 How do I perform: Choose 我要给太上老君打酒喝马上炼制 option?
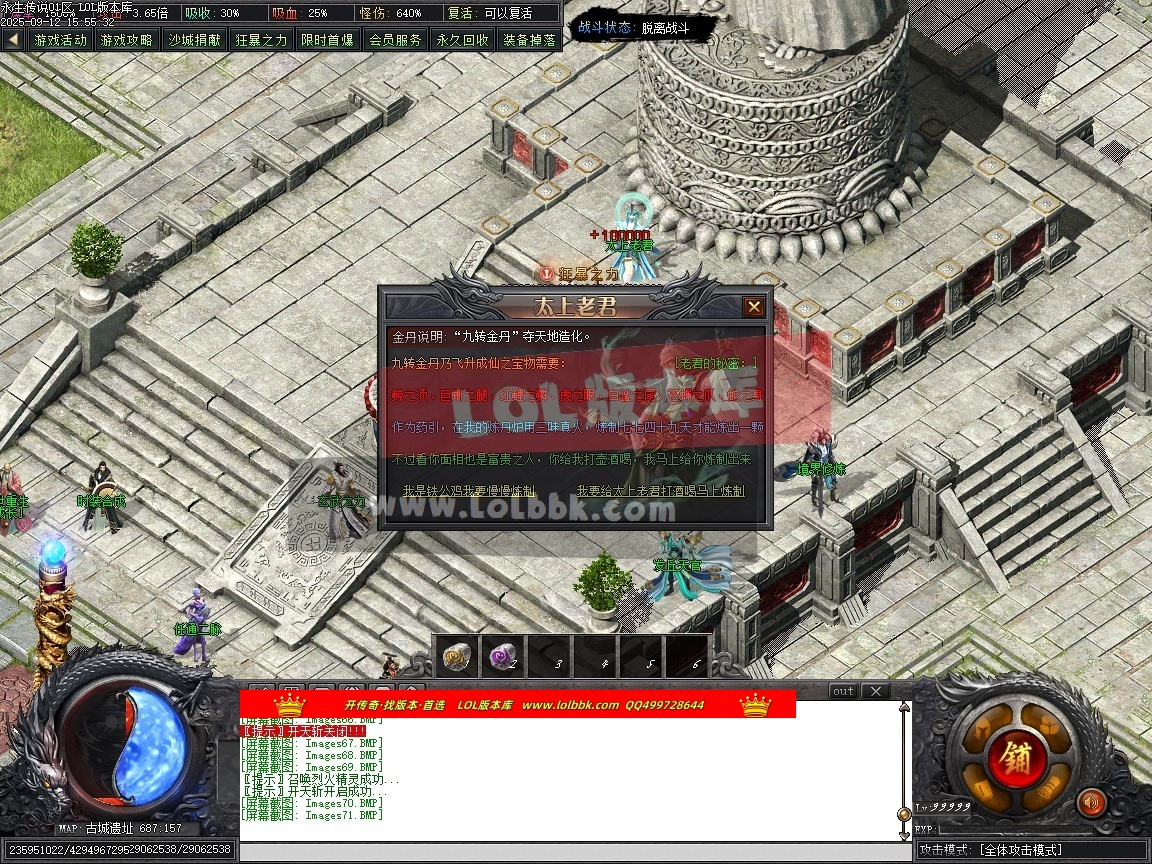click(x=660, y=491)
